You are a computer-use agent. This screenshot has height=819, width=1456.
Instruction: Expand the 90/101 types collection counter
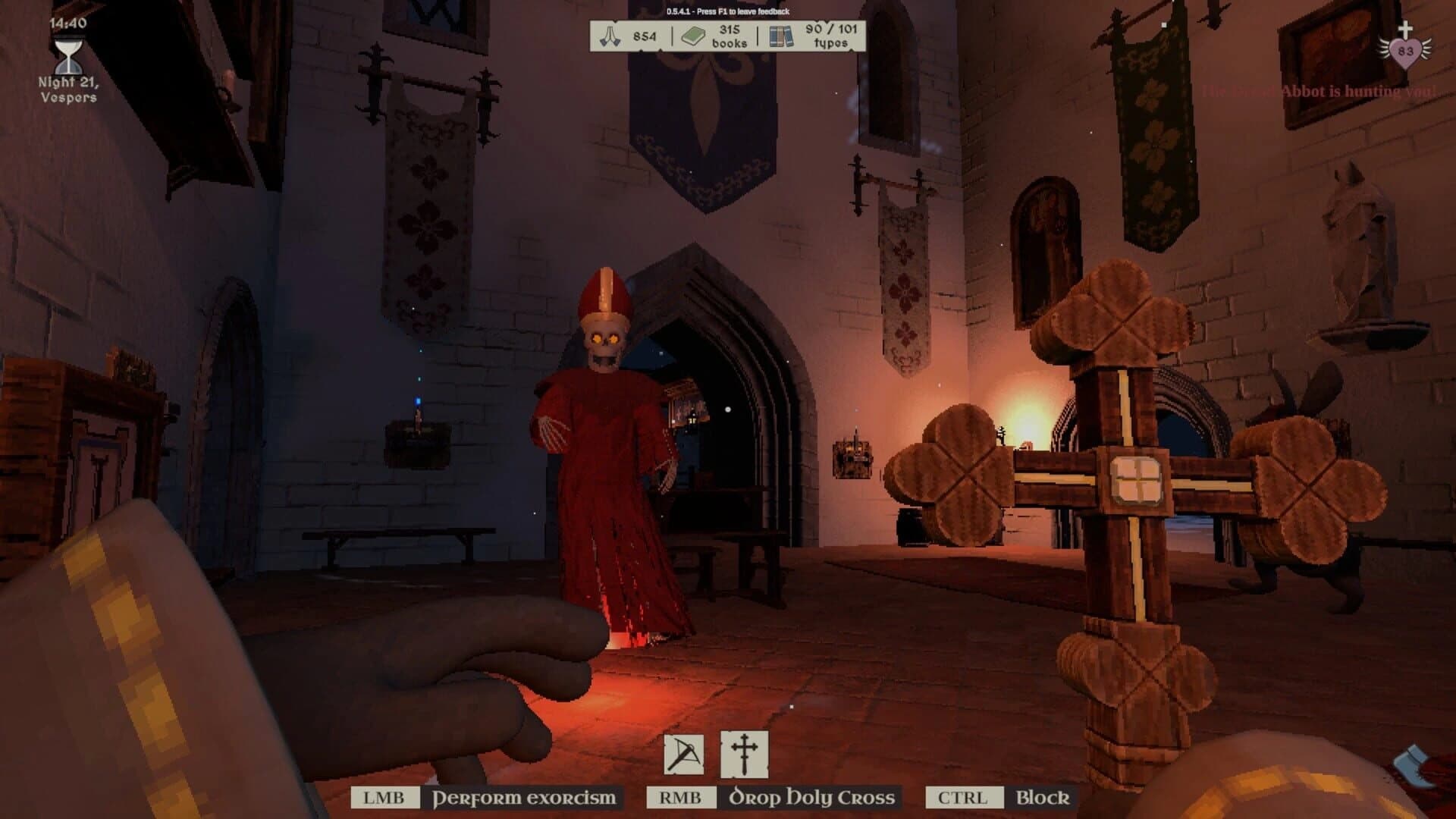click(830, 34)
